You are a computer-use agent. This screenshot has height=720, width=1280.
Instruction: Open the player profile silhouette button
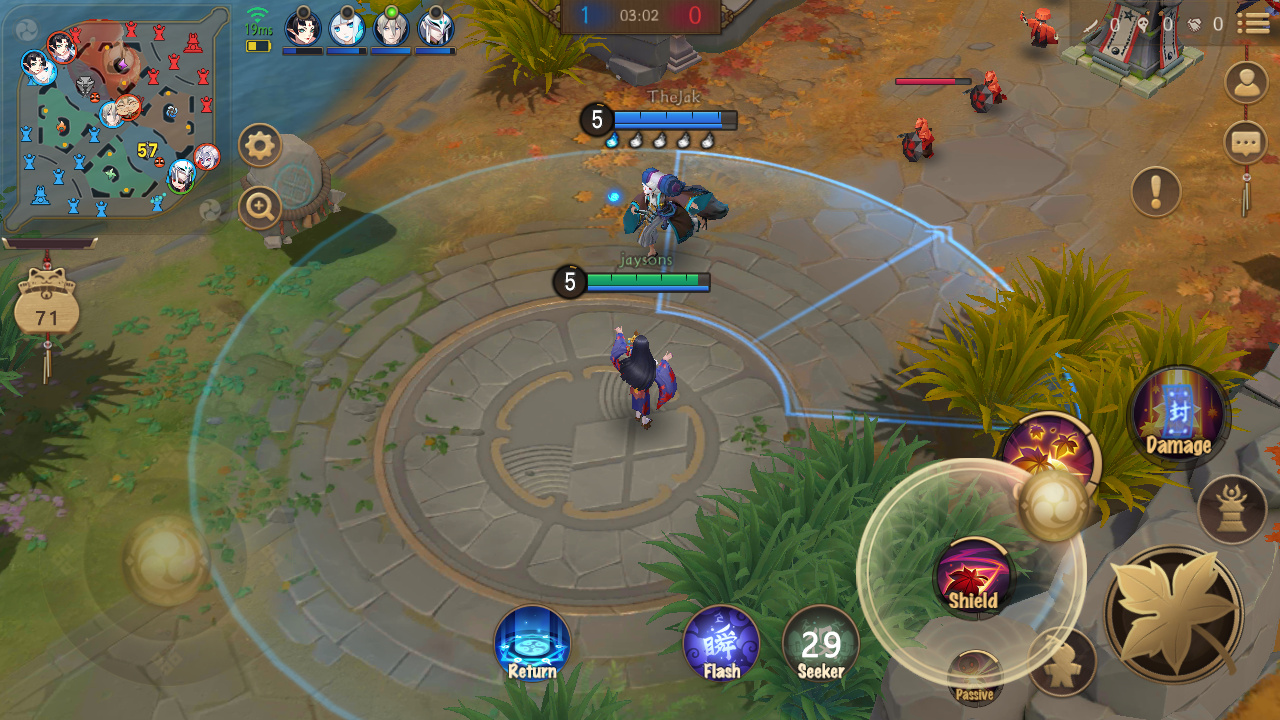(x=1245, y=83)
